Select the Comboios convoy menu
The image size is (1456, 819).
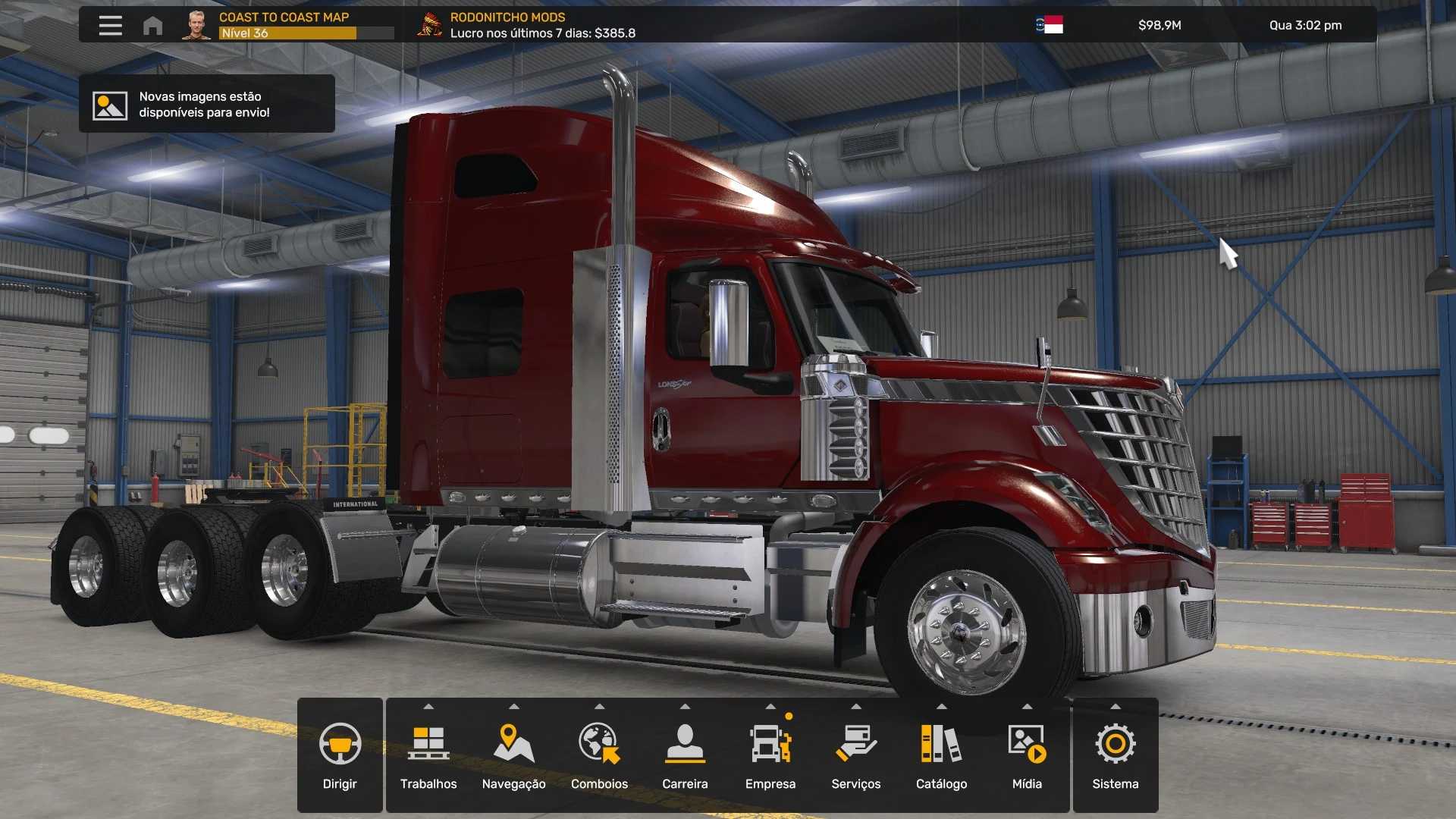(599, 755)
